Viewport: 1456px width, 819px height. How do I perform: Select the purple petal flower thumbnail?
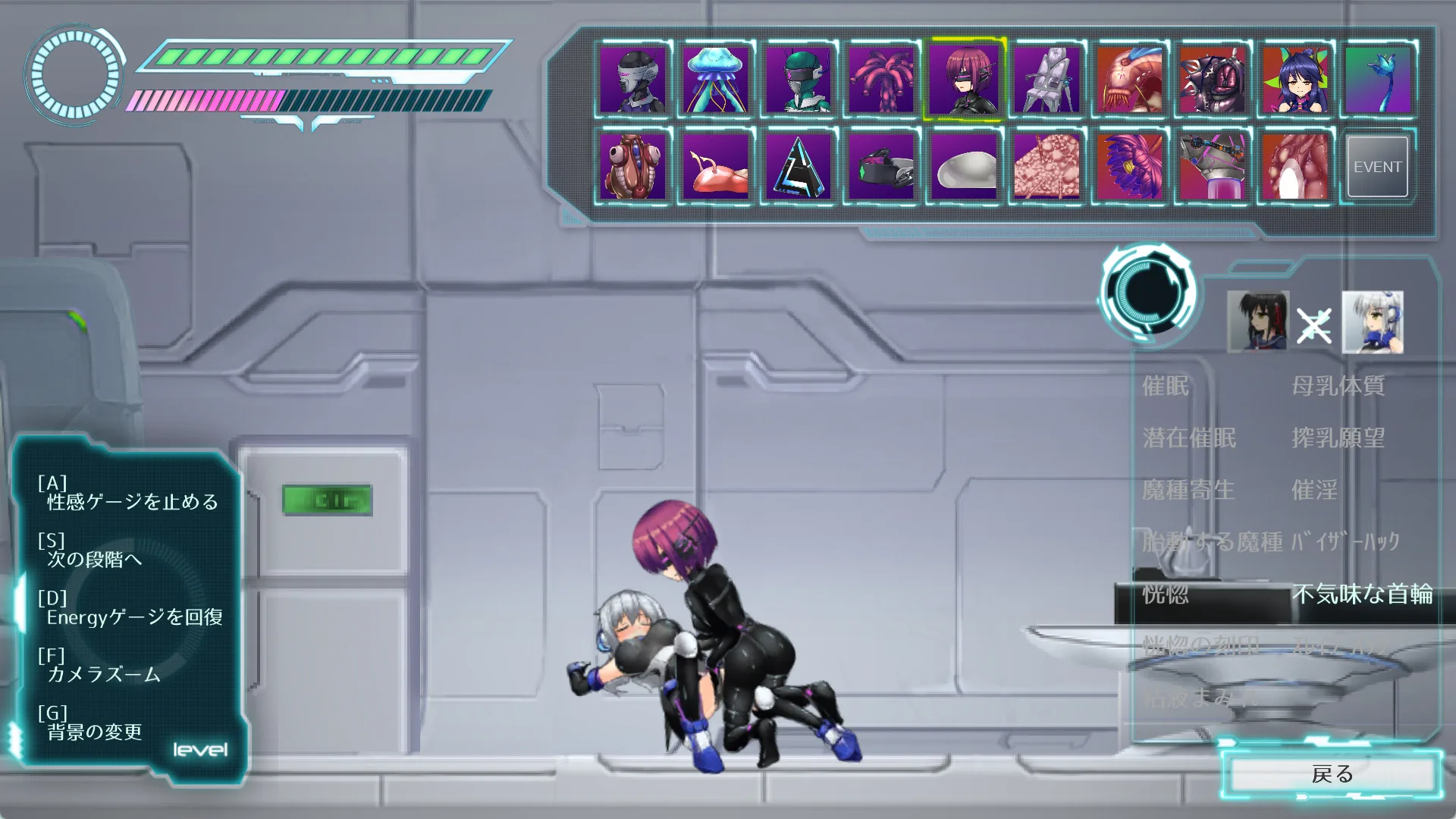tap(1129, 167)
